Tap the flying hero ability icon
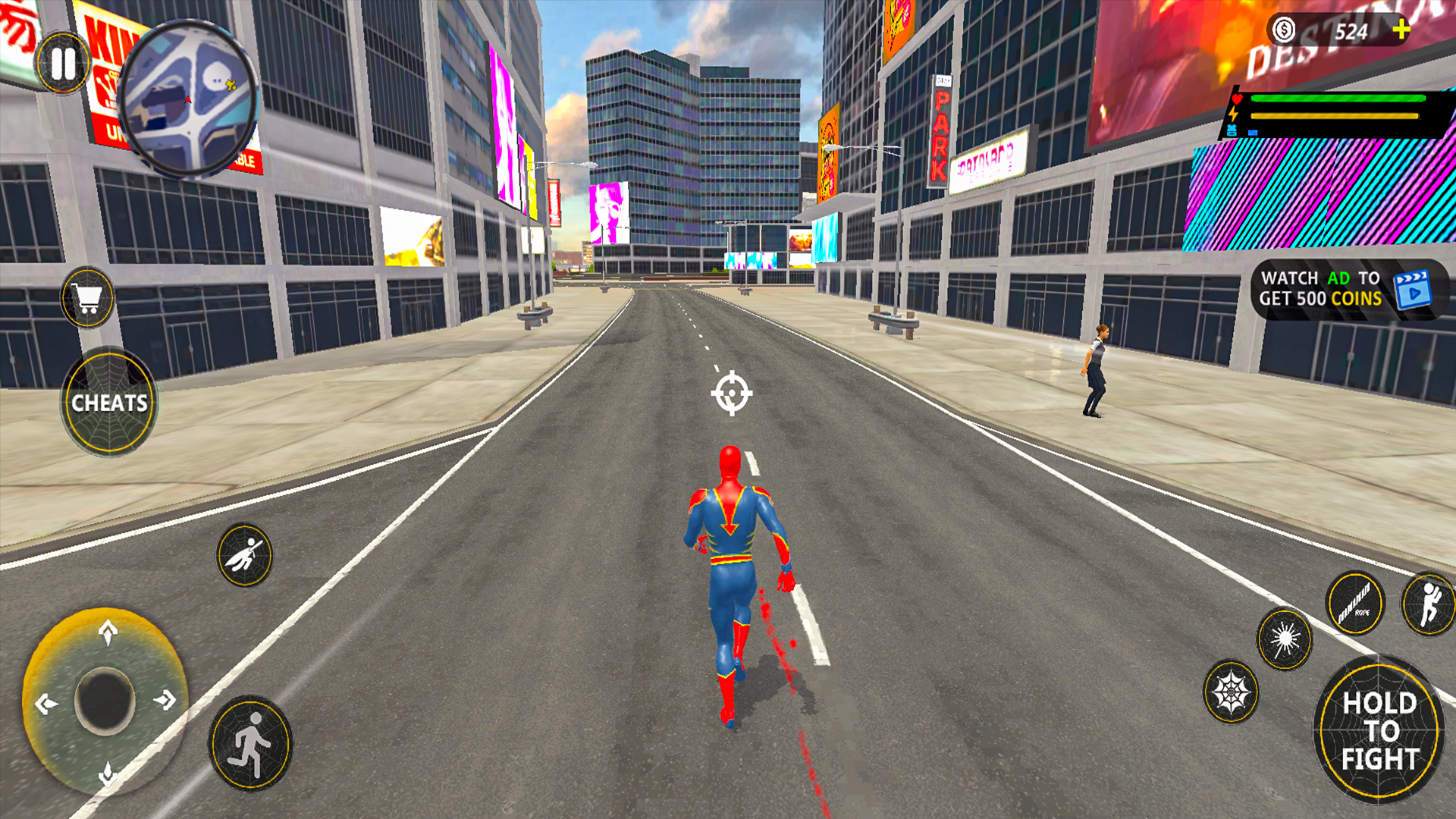Viewport: 1456px width, 819px height. (x=244, y=554)
